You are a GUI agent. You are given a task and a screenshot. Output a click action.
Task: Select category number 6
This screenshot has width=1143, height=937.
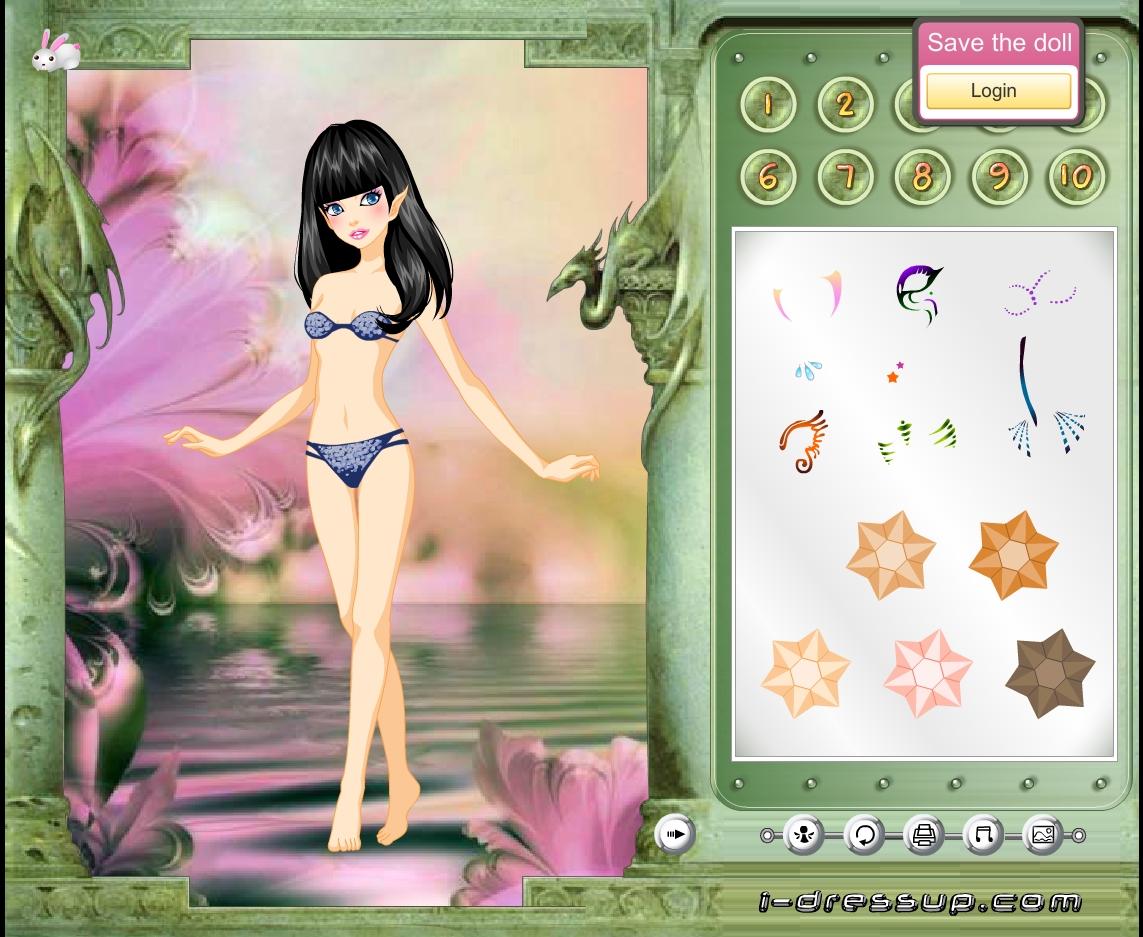tap(768, 177)
